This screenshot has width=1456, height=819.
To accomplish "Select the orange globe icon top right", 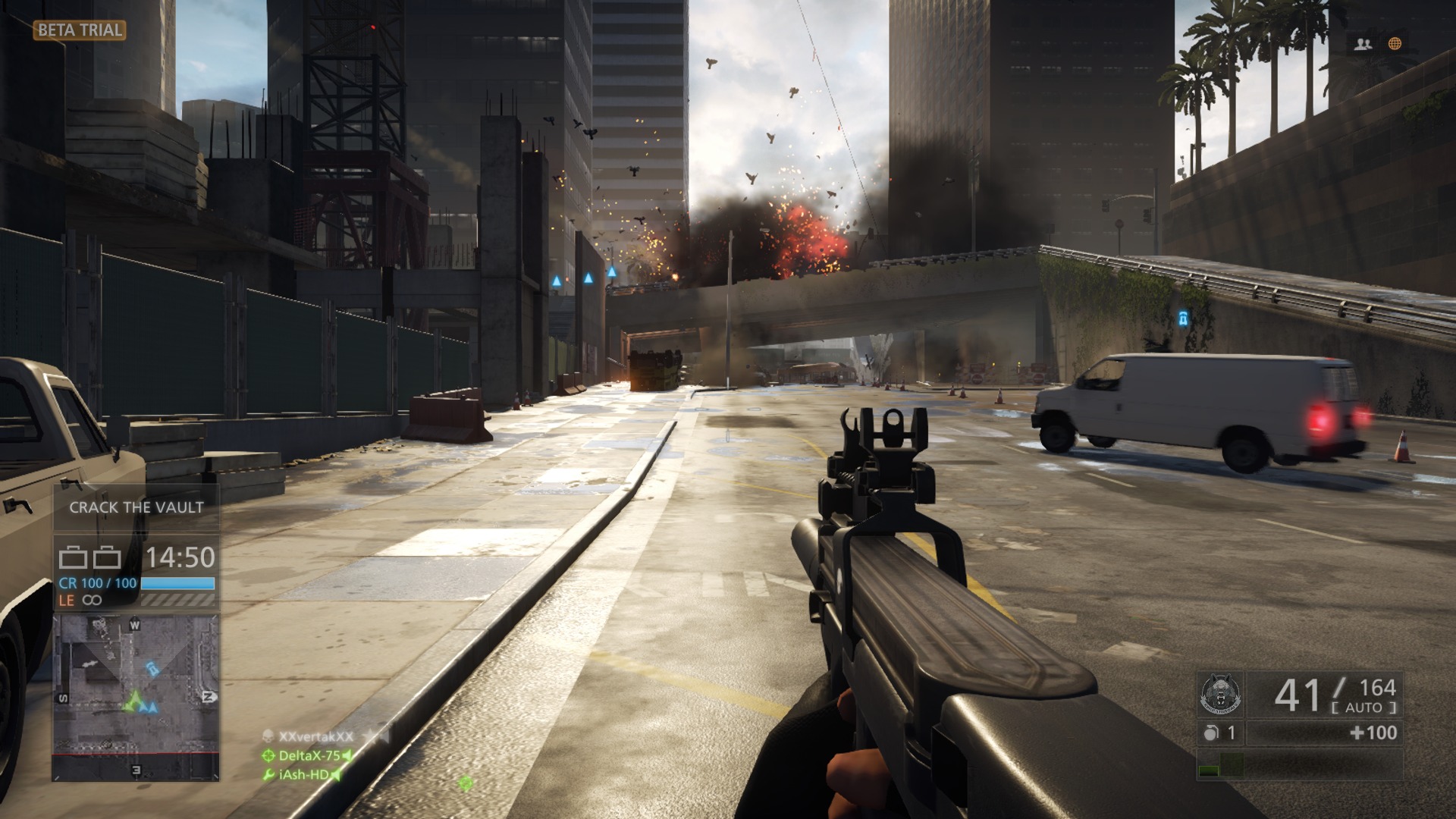I will click(1397, 44).
